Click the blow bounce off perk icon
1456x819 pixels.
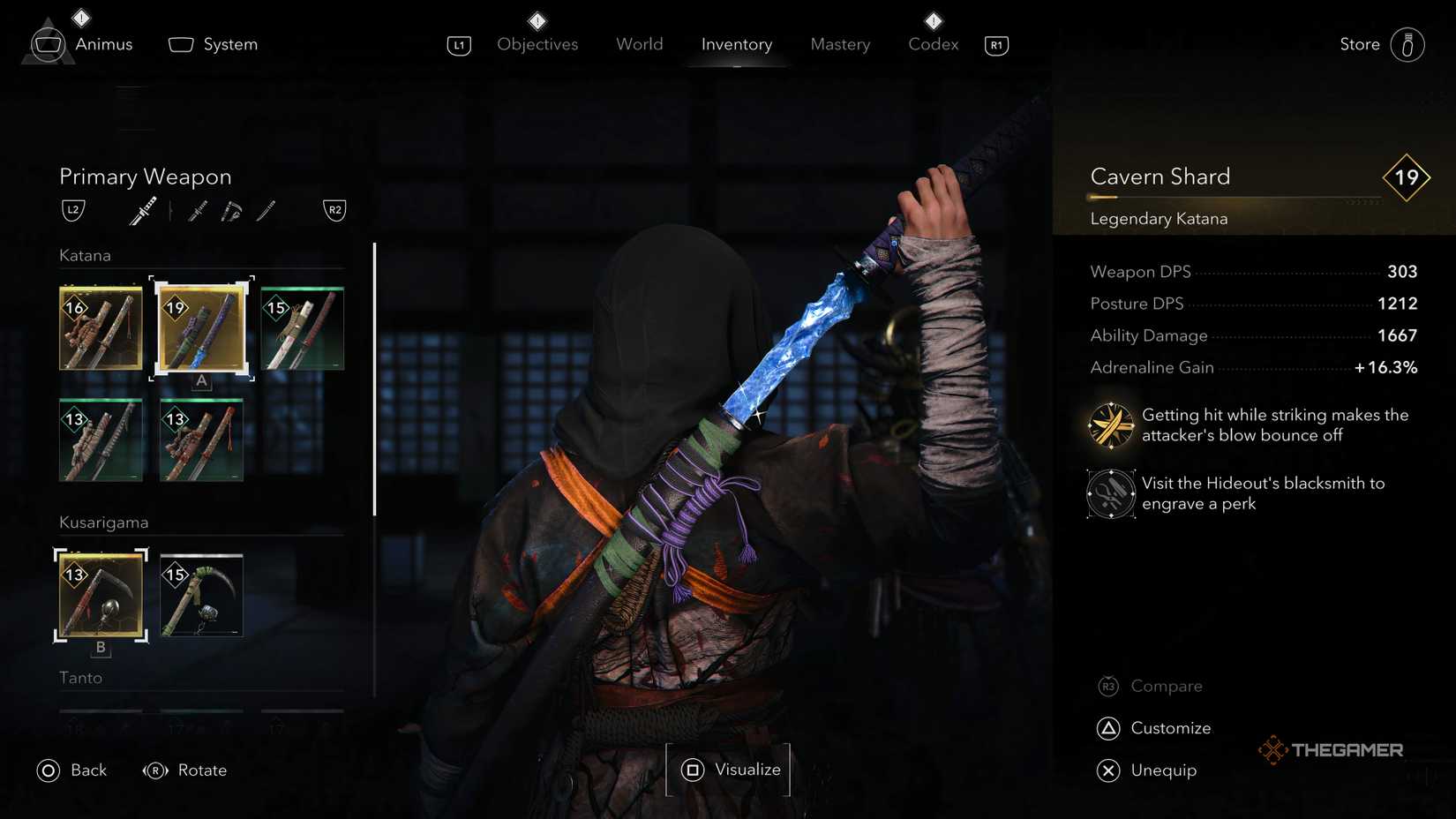tap(1109, 425)
